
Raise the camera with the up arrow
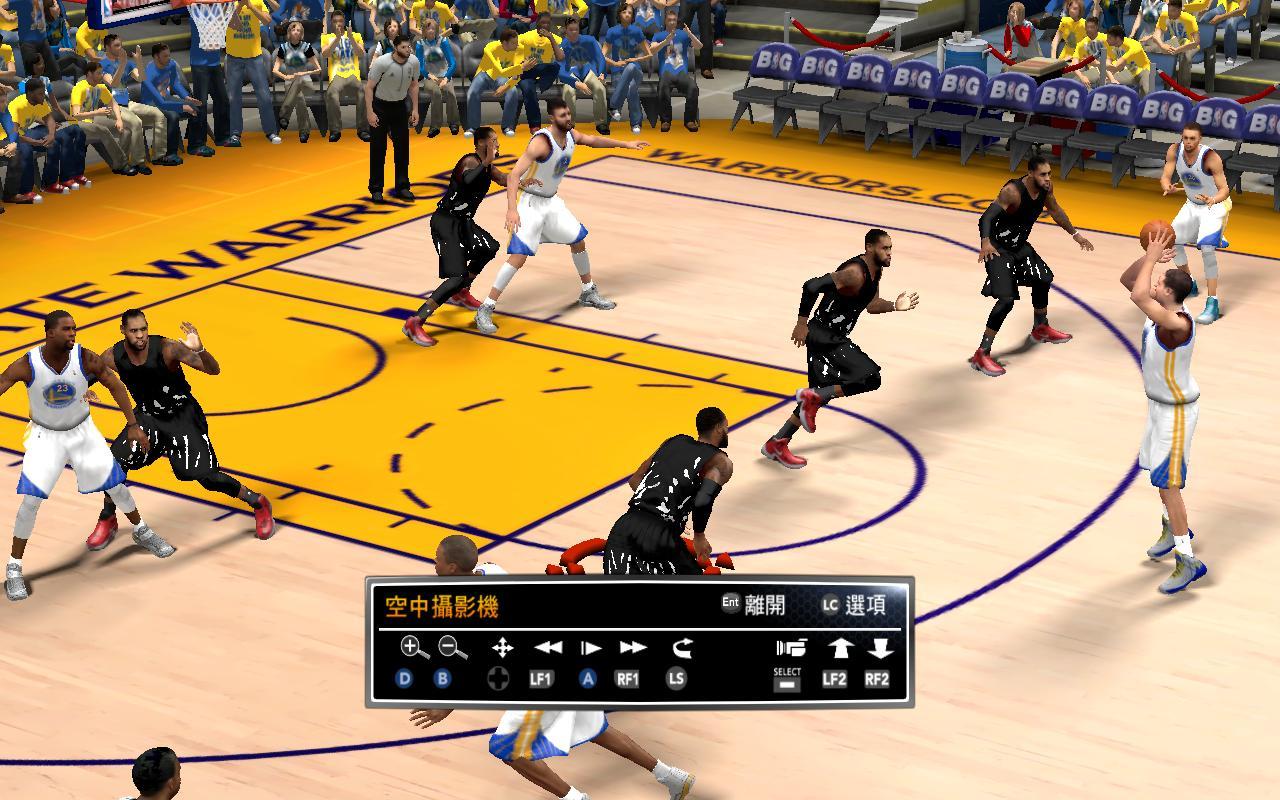coord(837,648)
